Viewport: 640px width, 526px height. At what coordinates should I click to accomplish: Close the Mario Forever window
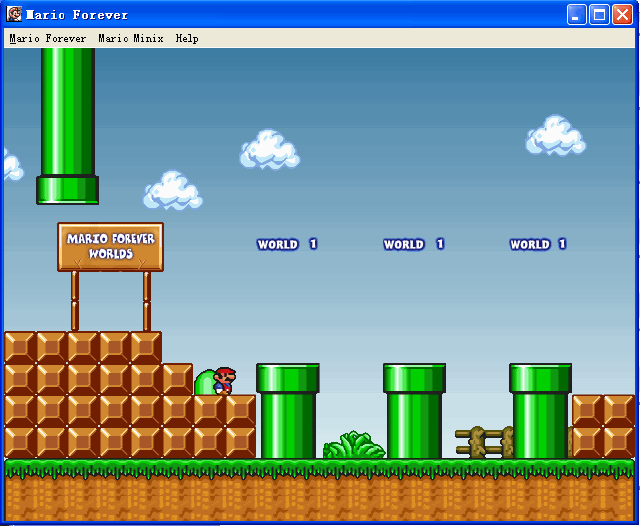622,14
